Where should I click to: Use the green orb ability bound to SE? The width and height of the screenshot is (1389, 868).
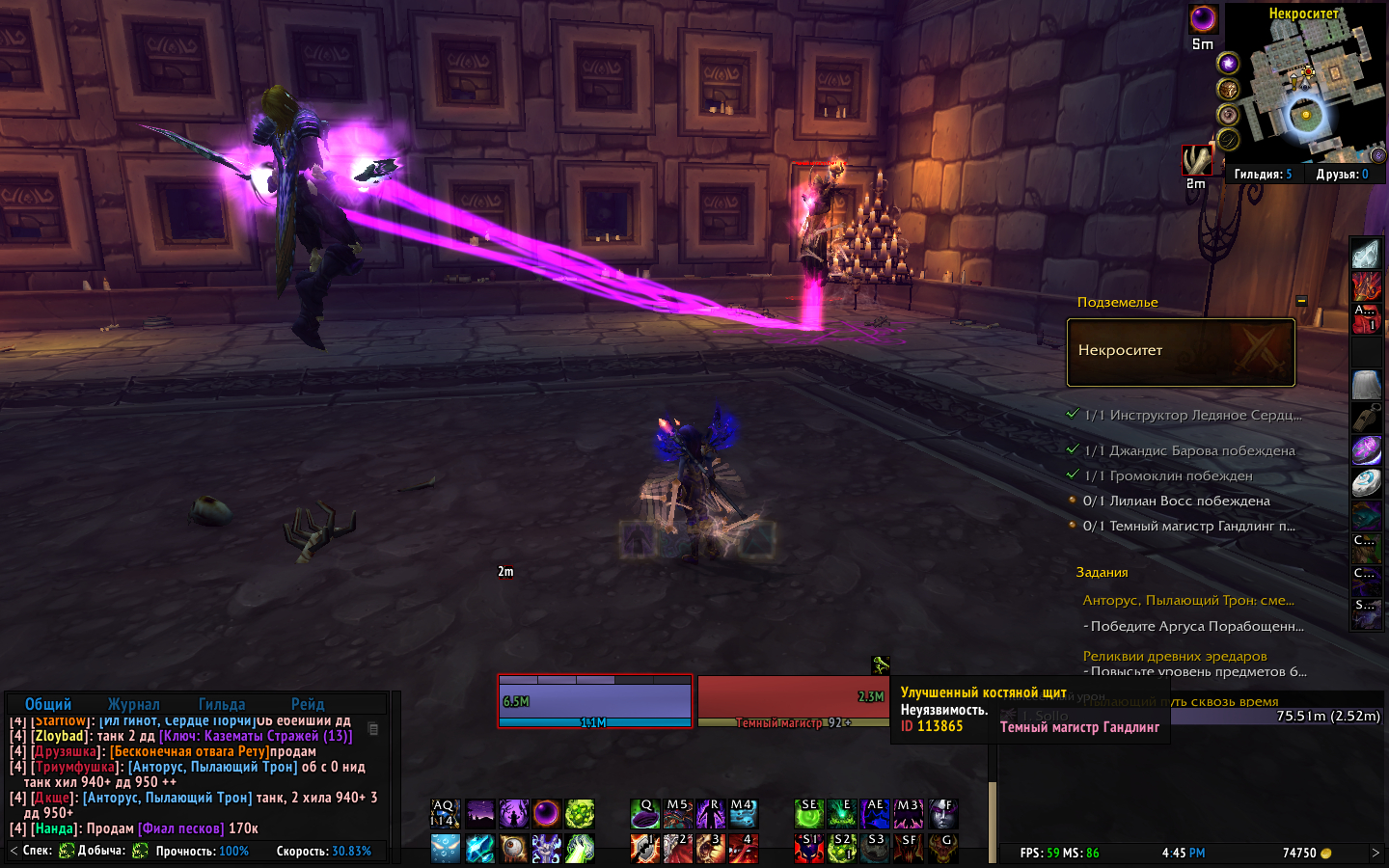tap(809, 814)
